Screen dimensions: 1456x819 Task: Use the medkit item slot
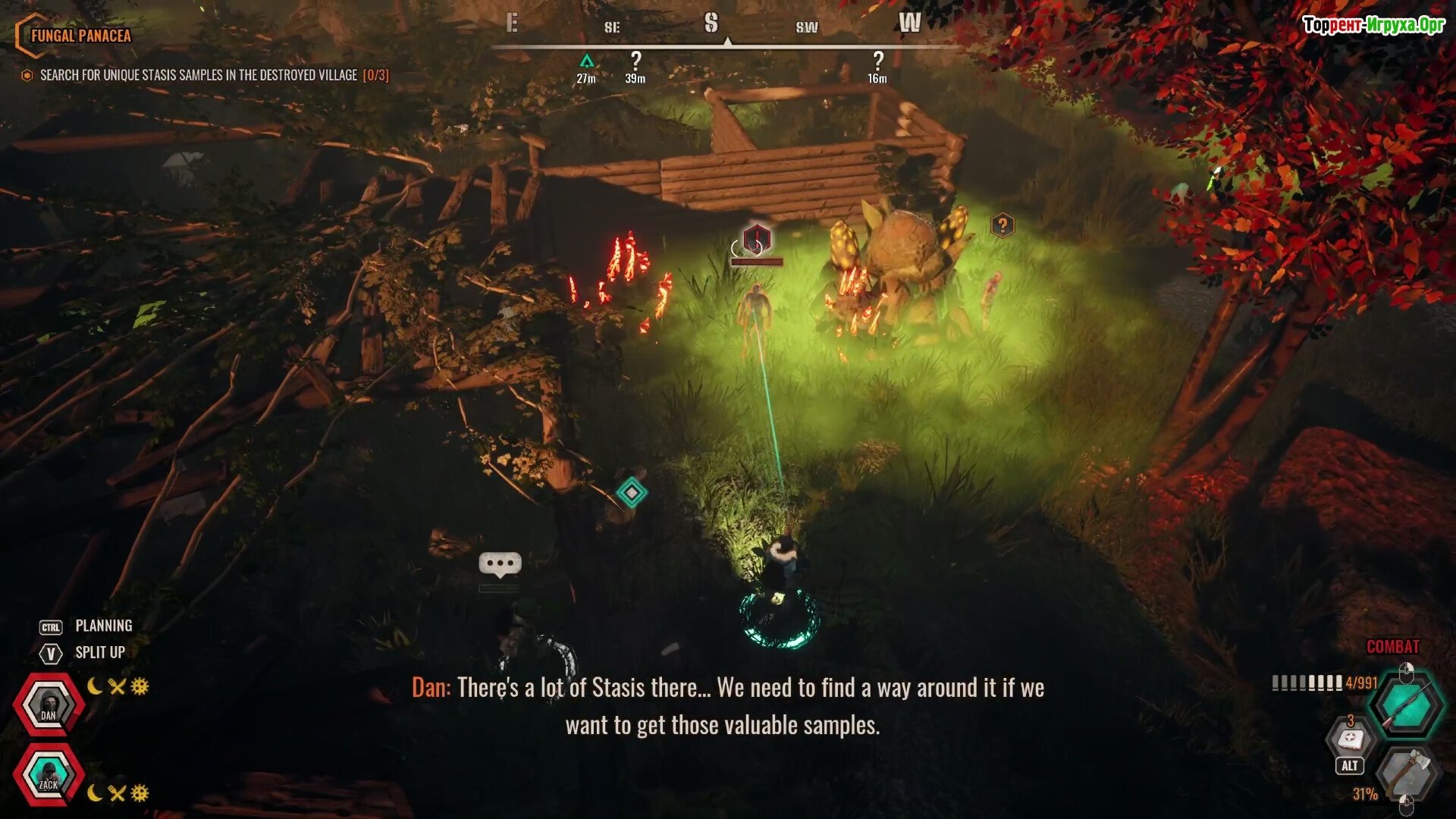click(1351, 739)
